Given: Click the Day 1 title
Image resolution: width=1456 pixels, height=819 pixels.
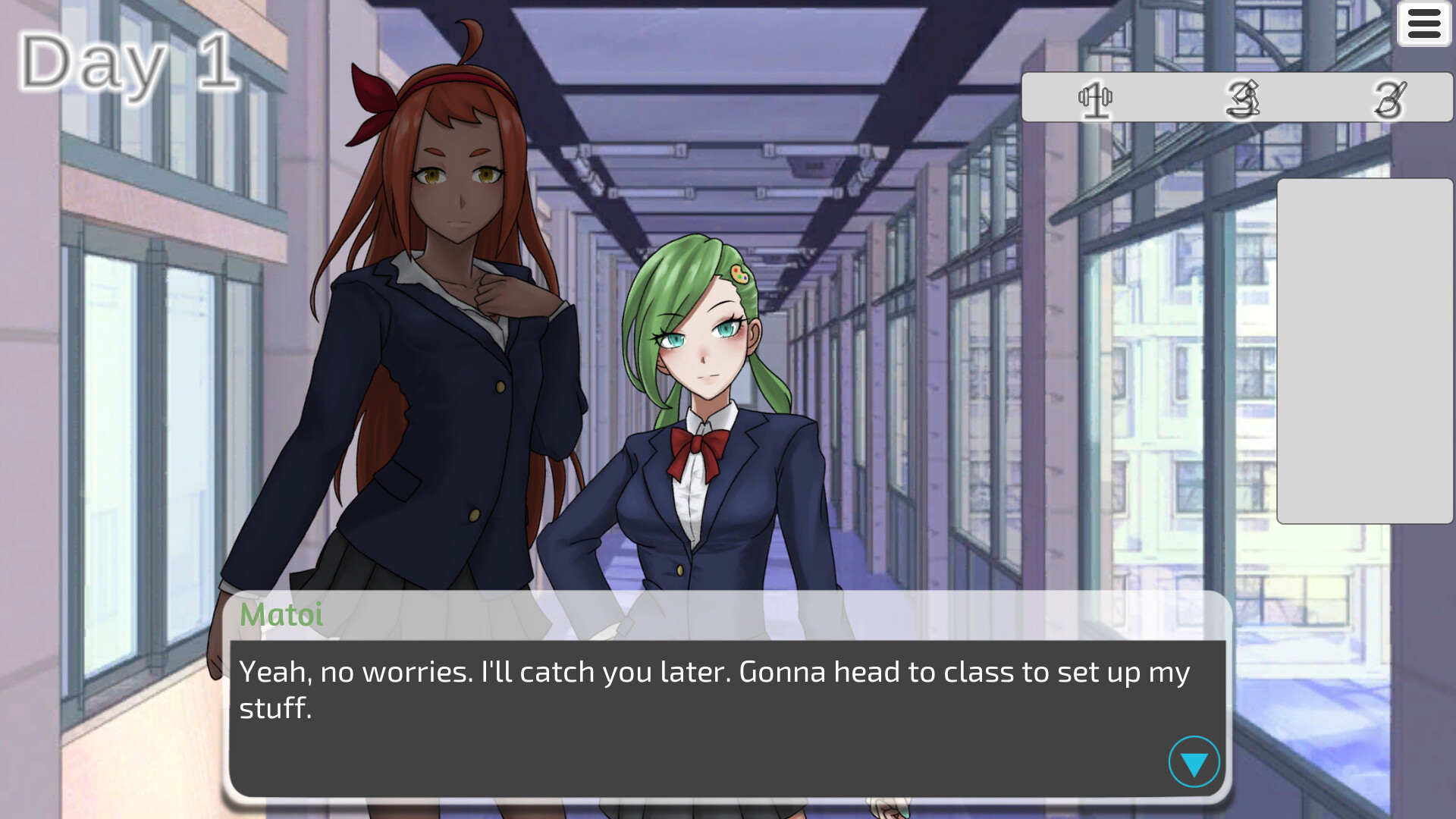Looking at the screenshot, I should 127,63.
